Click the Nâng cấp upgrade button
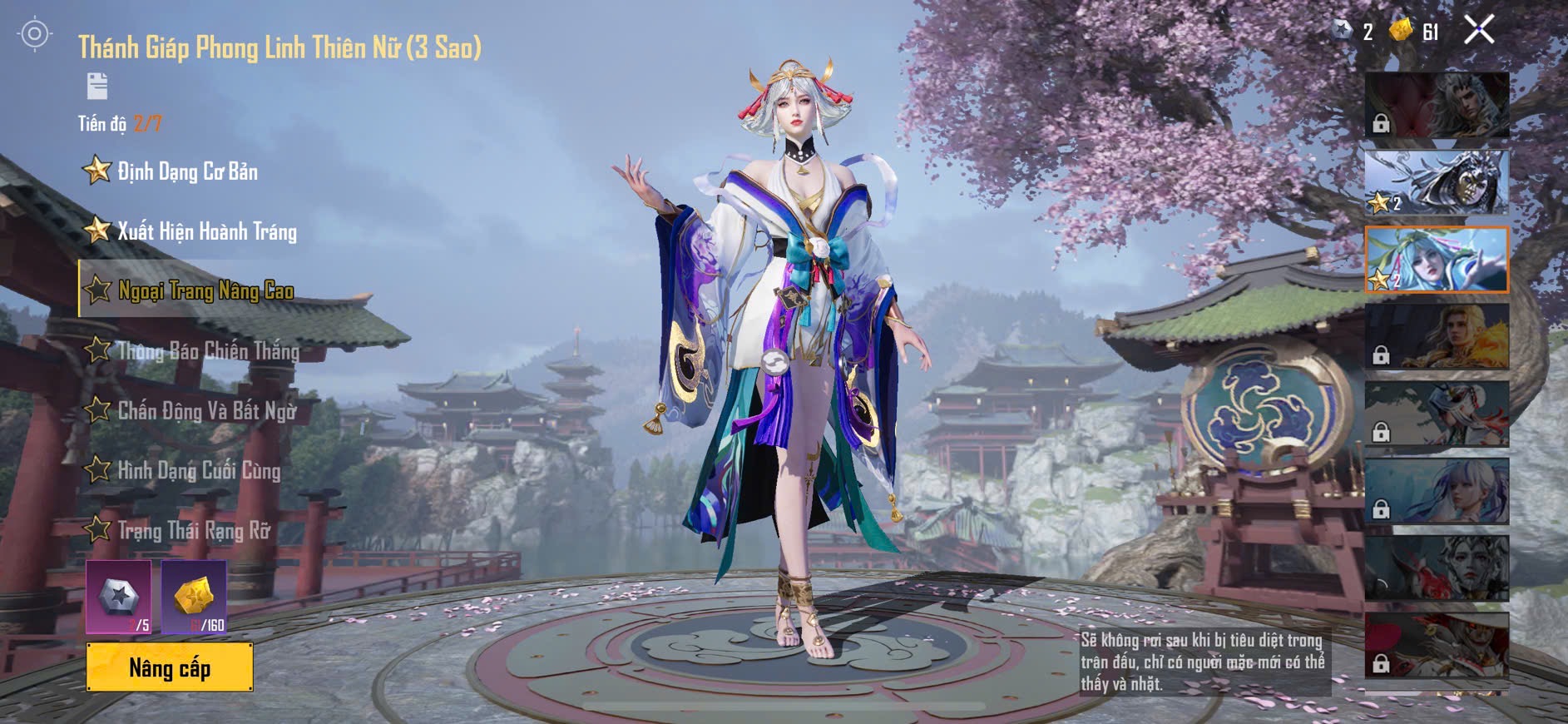This screenshot has height=724, width=1568. click(170, 667)
